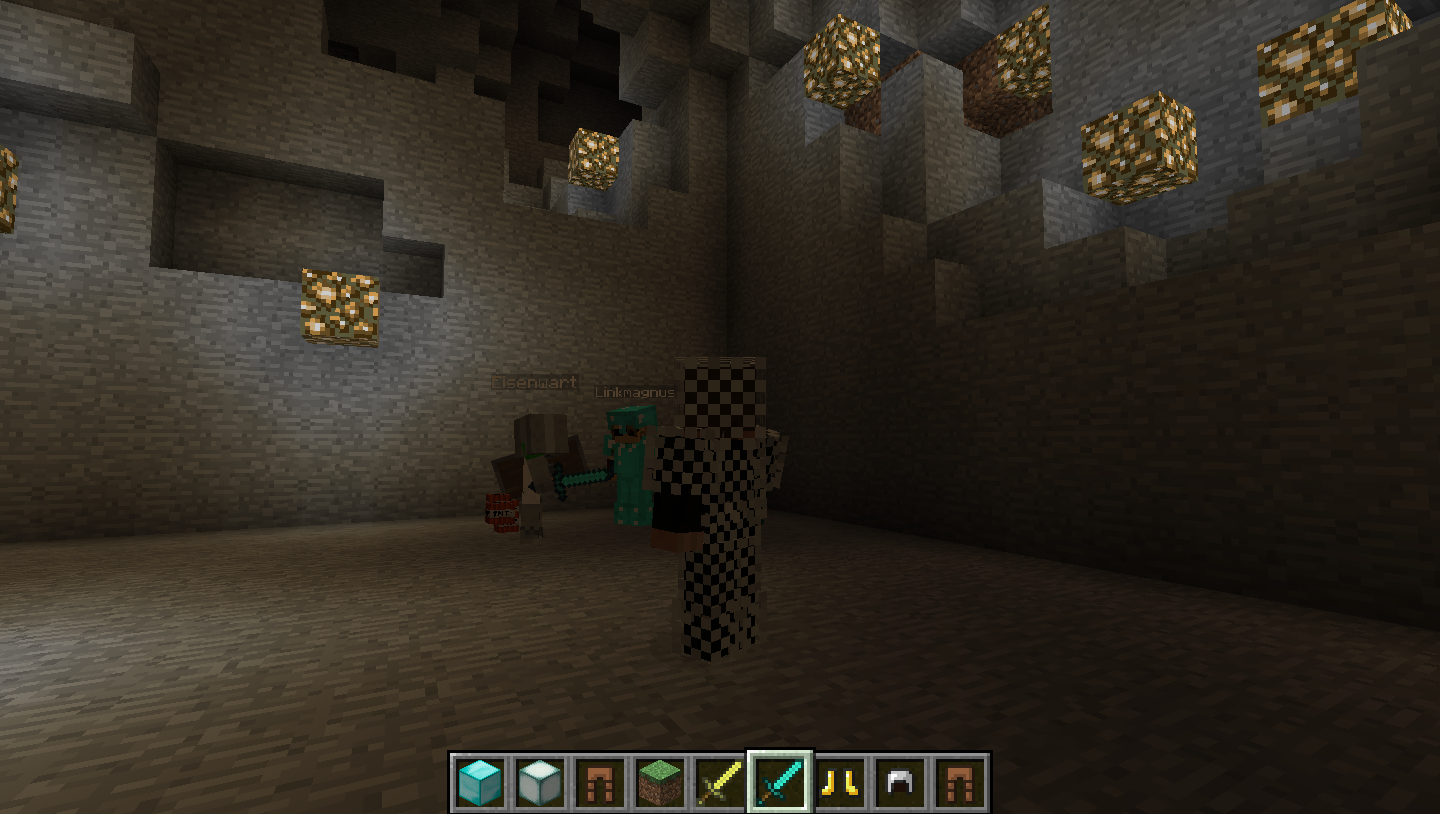Pick the golden boots hotbar slot
This screenshot has width=1440, height=814.
tap(840, 782)
